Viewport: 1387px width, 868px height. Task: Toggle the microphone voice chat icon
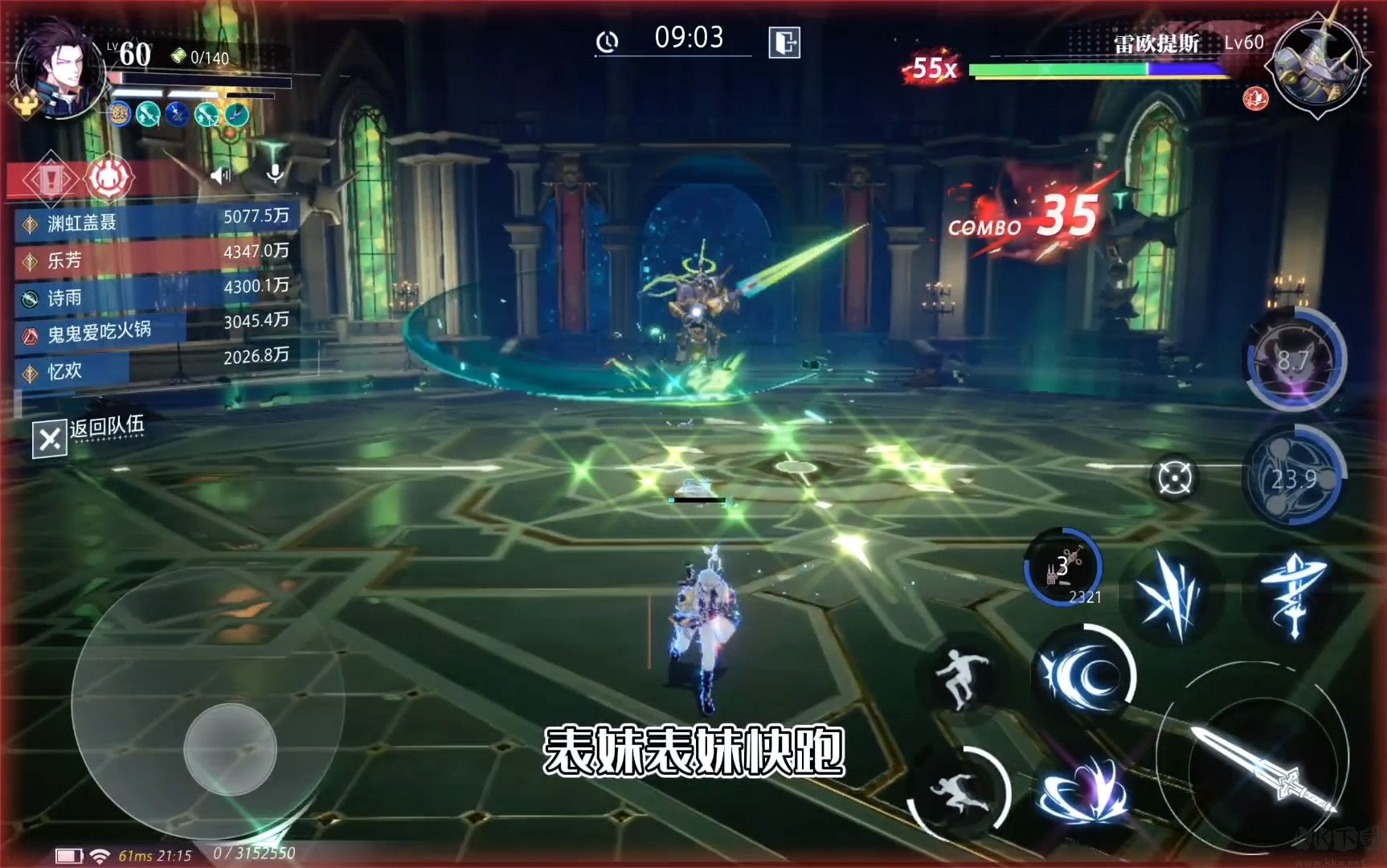coord(275,174)
